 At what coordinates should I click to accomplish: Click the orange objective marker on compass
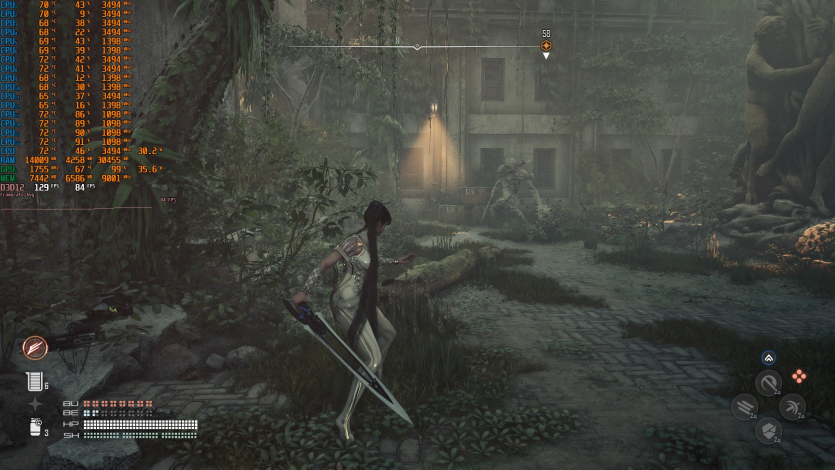[546, 45]
